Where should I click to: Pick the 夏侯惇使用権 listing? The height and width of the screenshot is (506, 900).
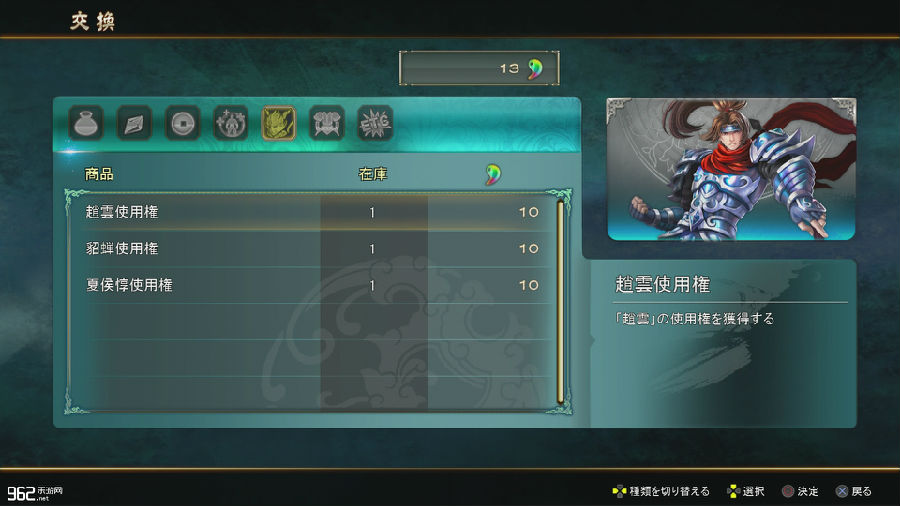310,285
